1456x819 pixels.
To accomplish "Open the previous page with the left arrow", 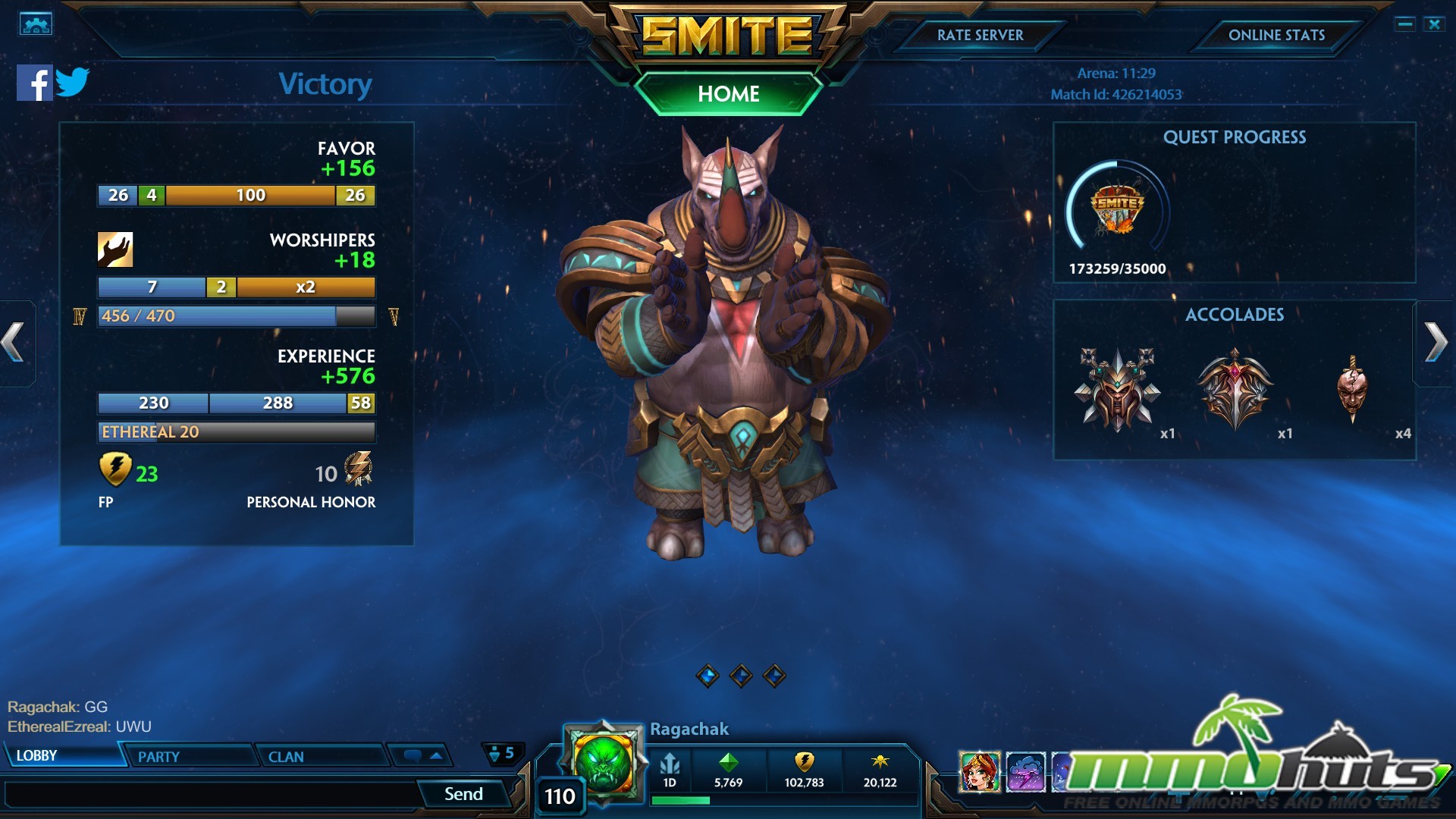I will coord(11,343).
